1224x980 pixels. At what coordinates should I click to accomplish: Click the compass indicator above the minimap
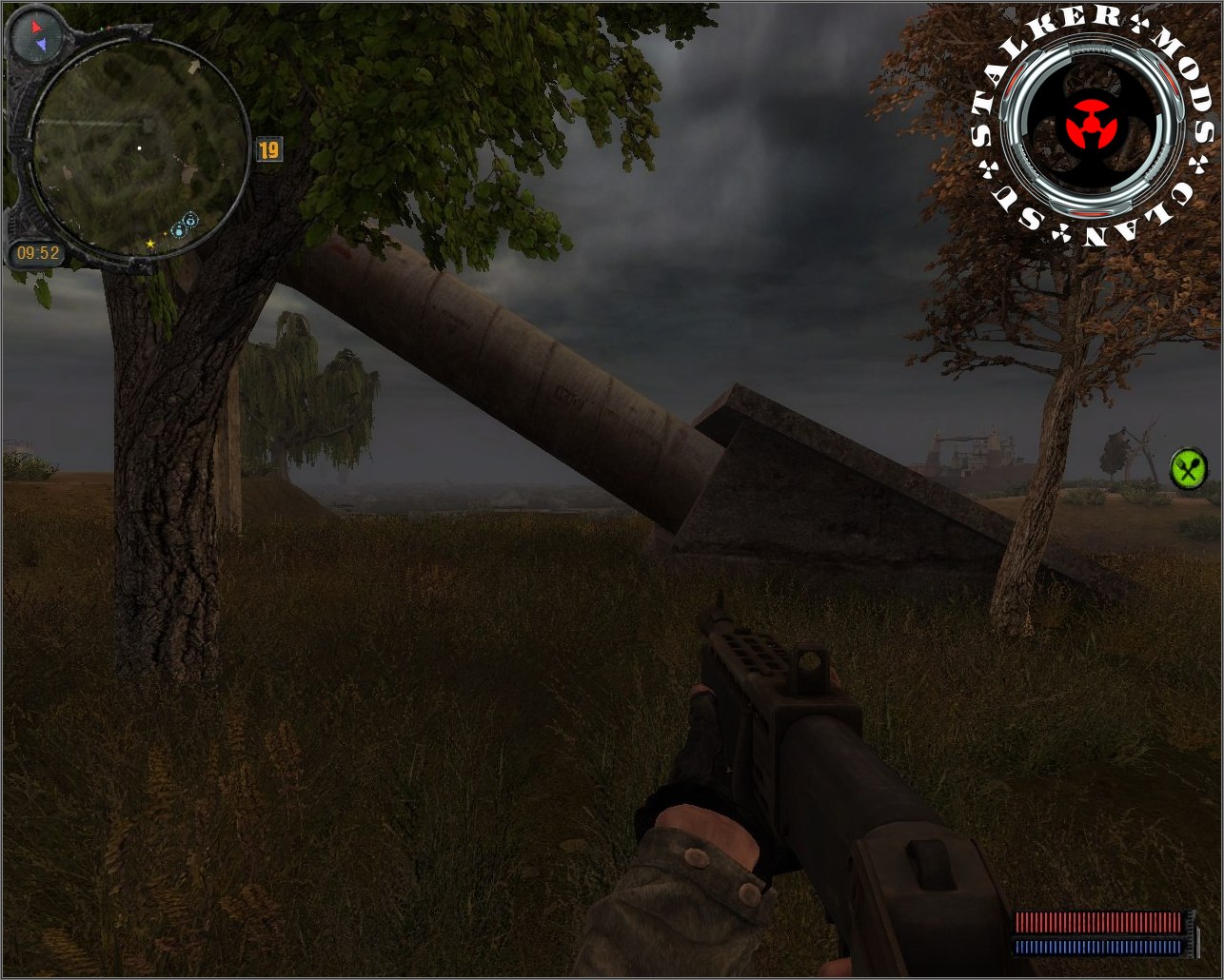coord(37,37)
